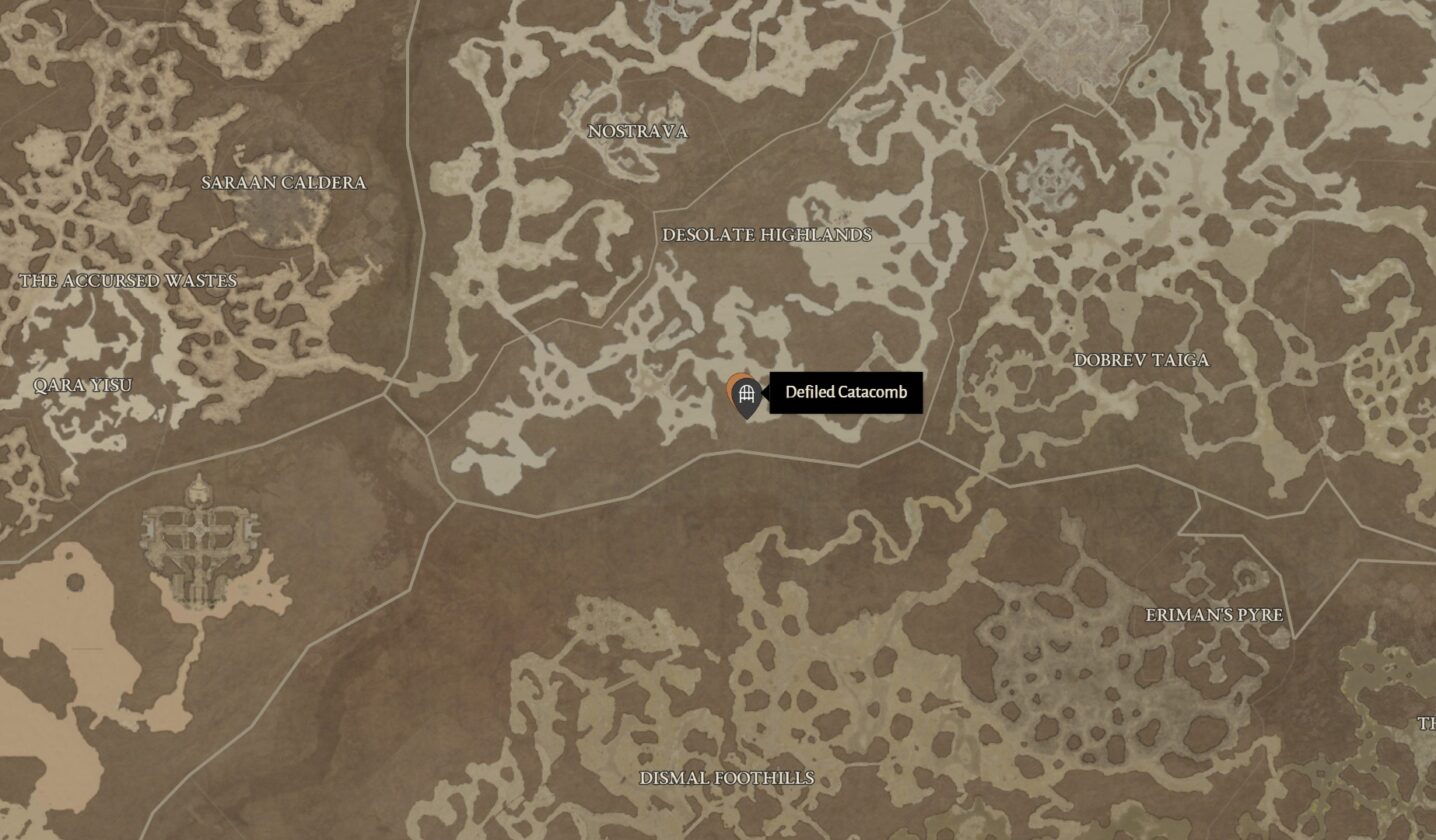
Task: Select the Defiled Catacomb dungeon pin marker
Action: coord(744,393)
